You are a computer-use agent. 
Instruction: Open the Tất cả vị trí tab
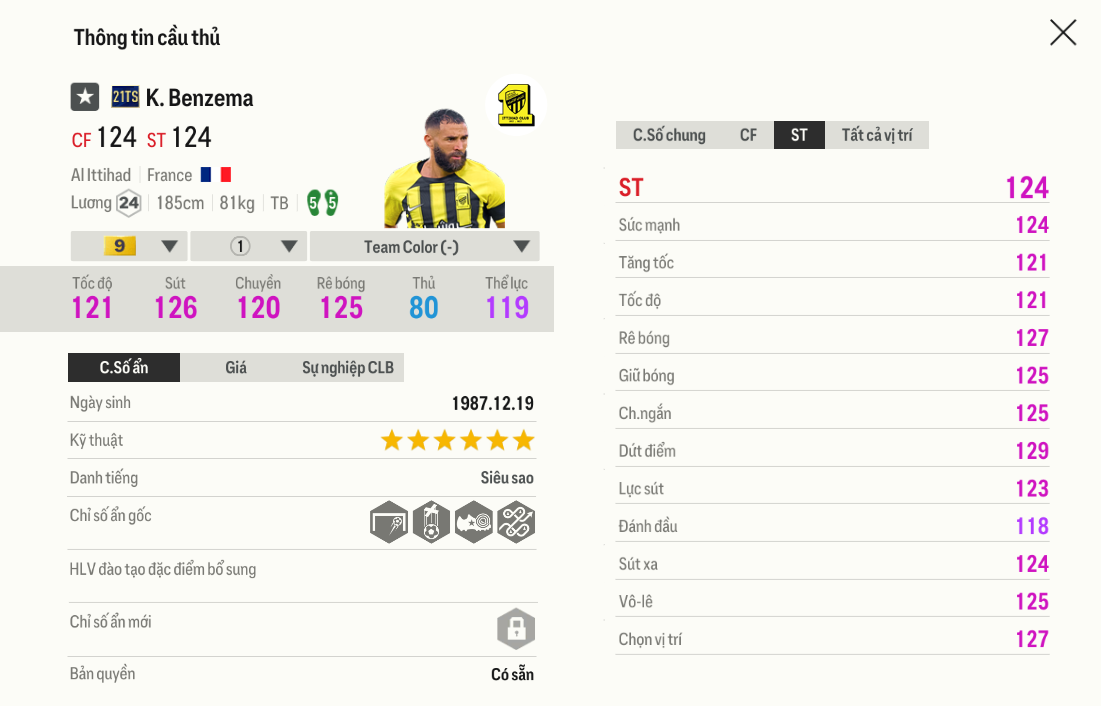coord(876,135)
